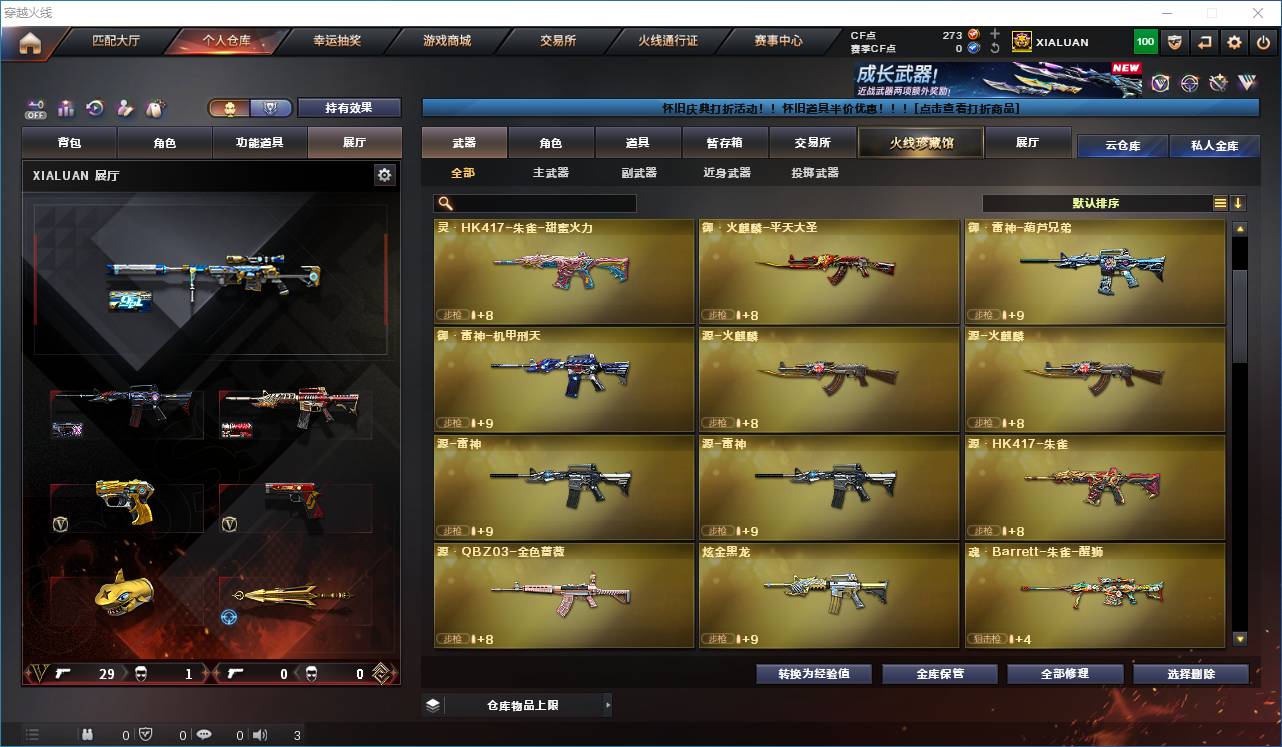Image resolution: width=1282 pixels, height=747 pixels.
Task: Click the 转换为经验值 convert button
Action: point(813,674)
